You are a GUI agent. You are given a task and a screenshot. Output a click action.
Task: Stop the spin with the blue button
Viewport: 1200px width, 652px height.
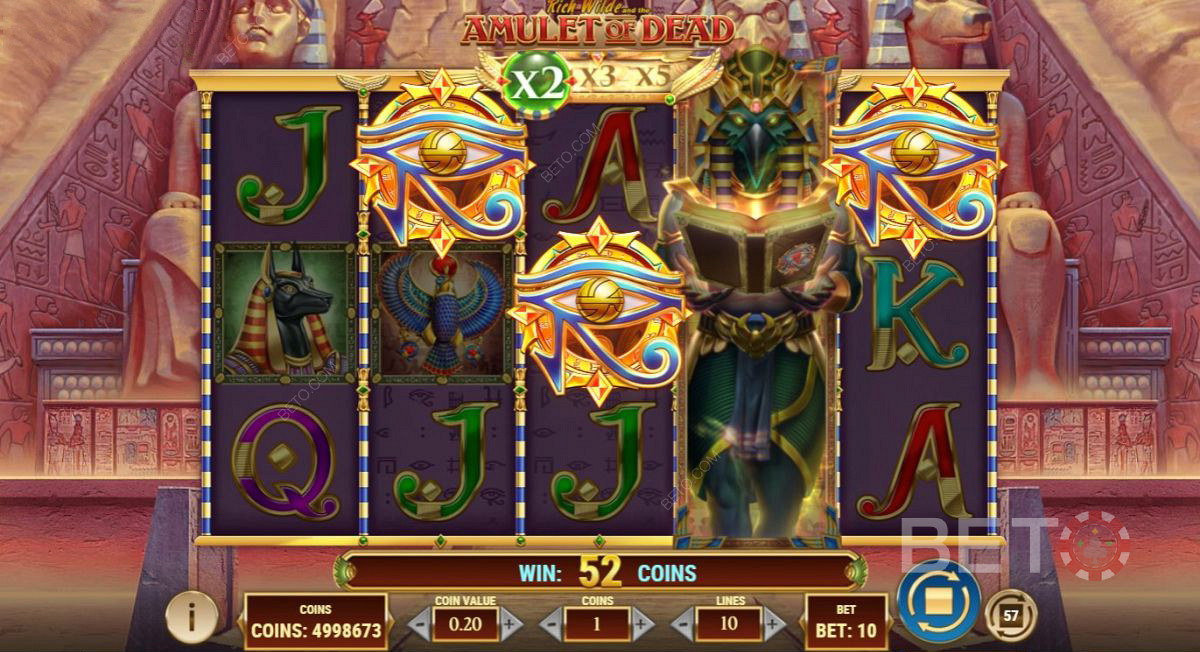[x=937, y=602]
